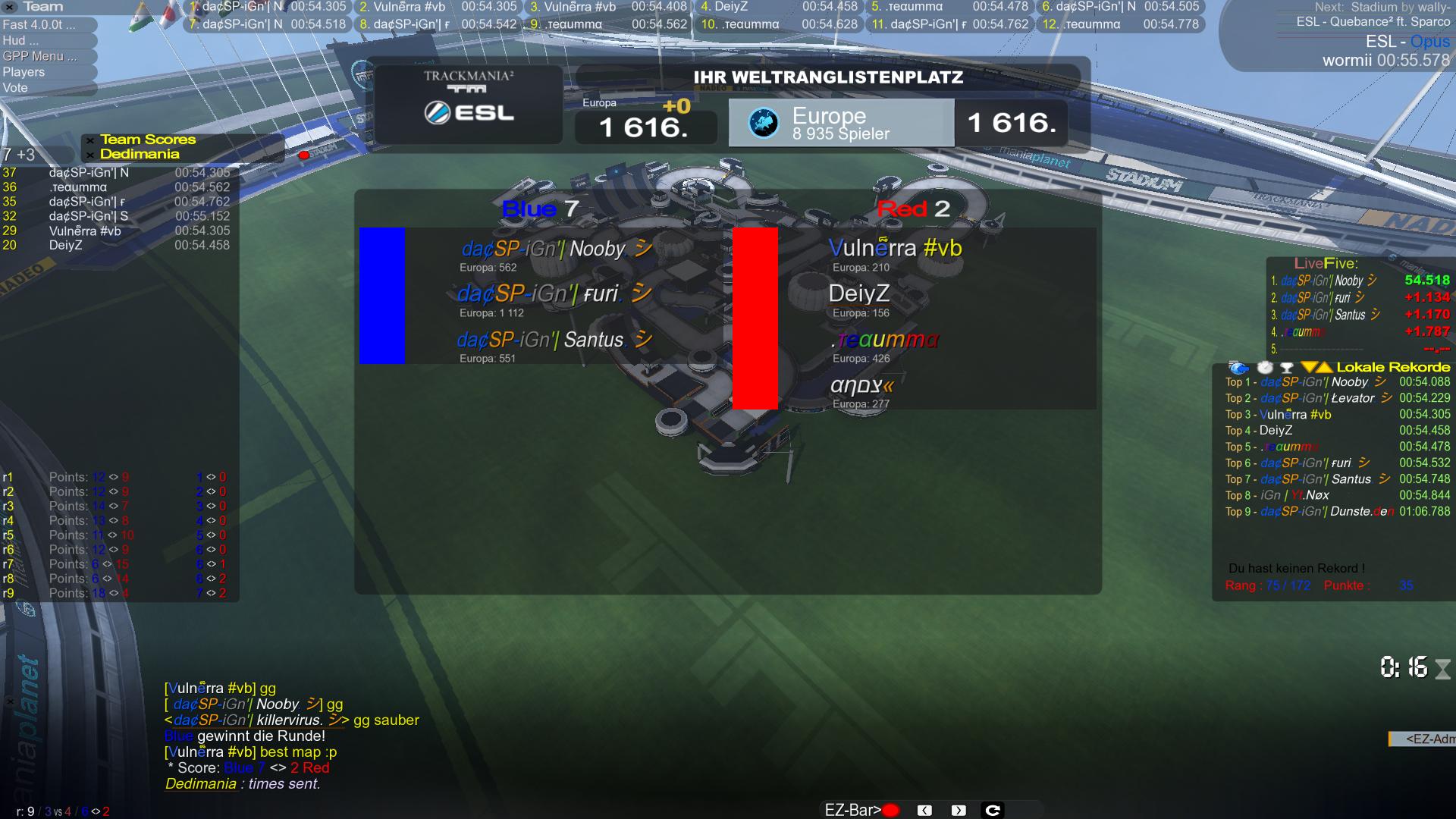Open the GPP Menu entry
The width and height of the screenshot is (1456, 819).
(39, 56)
